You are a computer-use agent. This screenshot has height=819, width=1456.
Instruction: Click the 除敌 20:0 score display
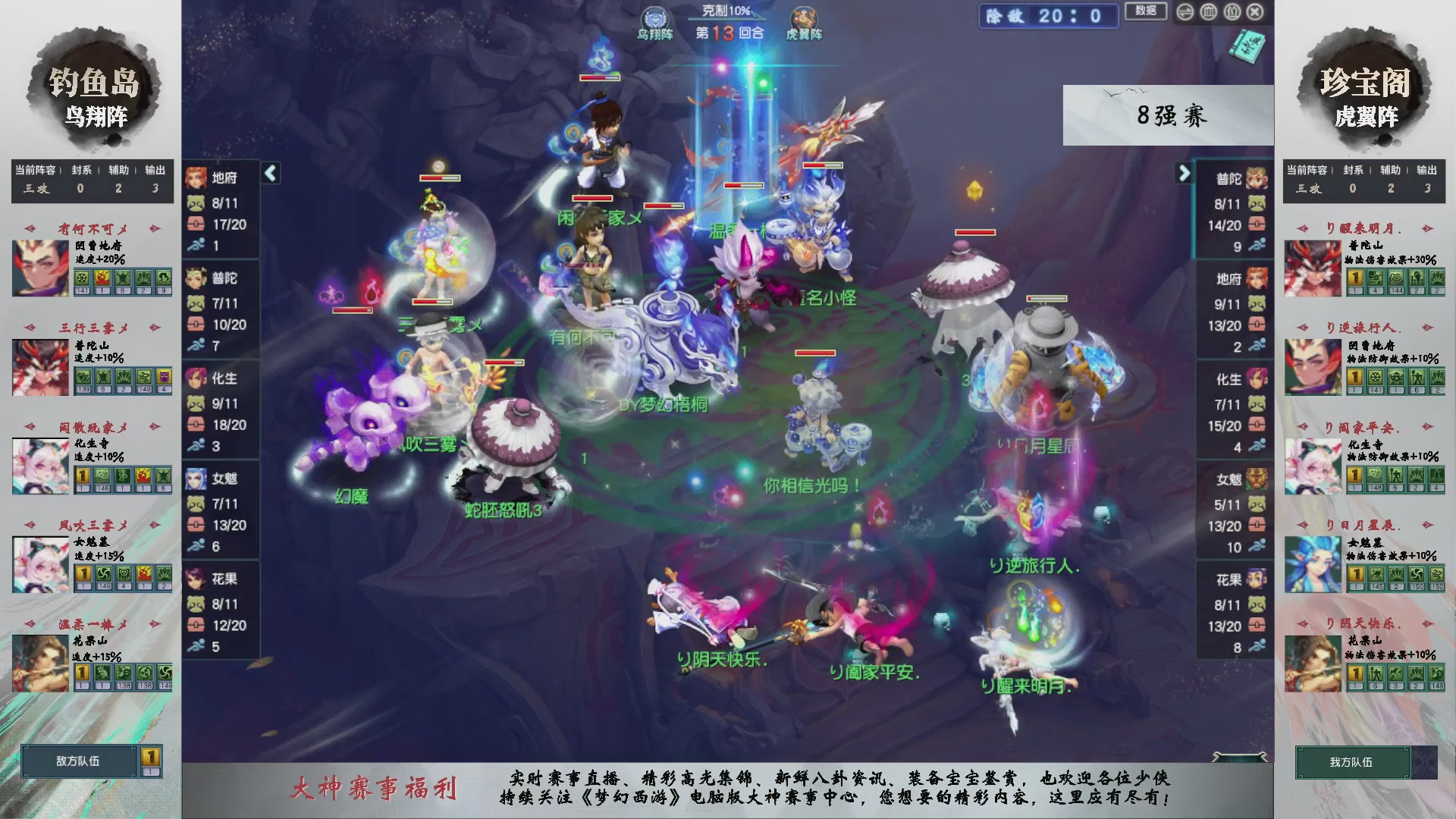1048,16
